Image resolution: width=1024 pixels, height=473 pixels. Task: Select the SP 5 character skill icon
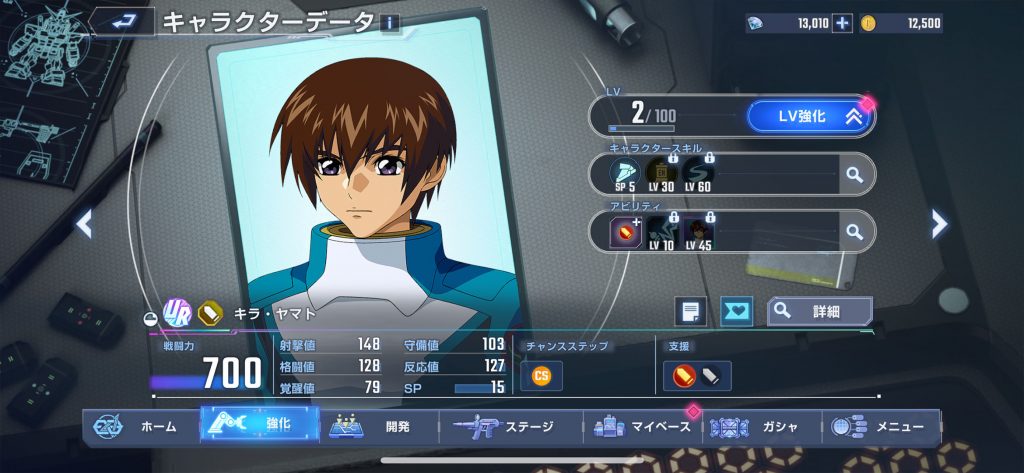pos(625,174)
